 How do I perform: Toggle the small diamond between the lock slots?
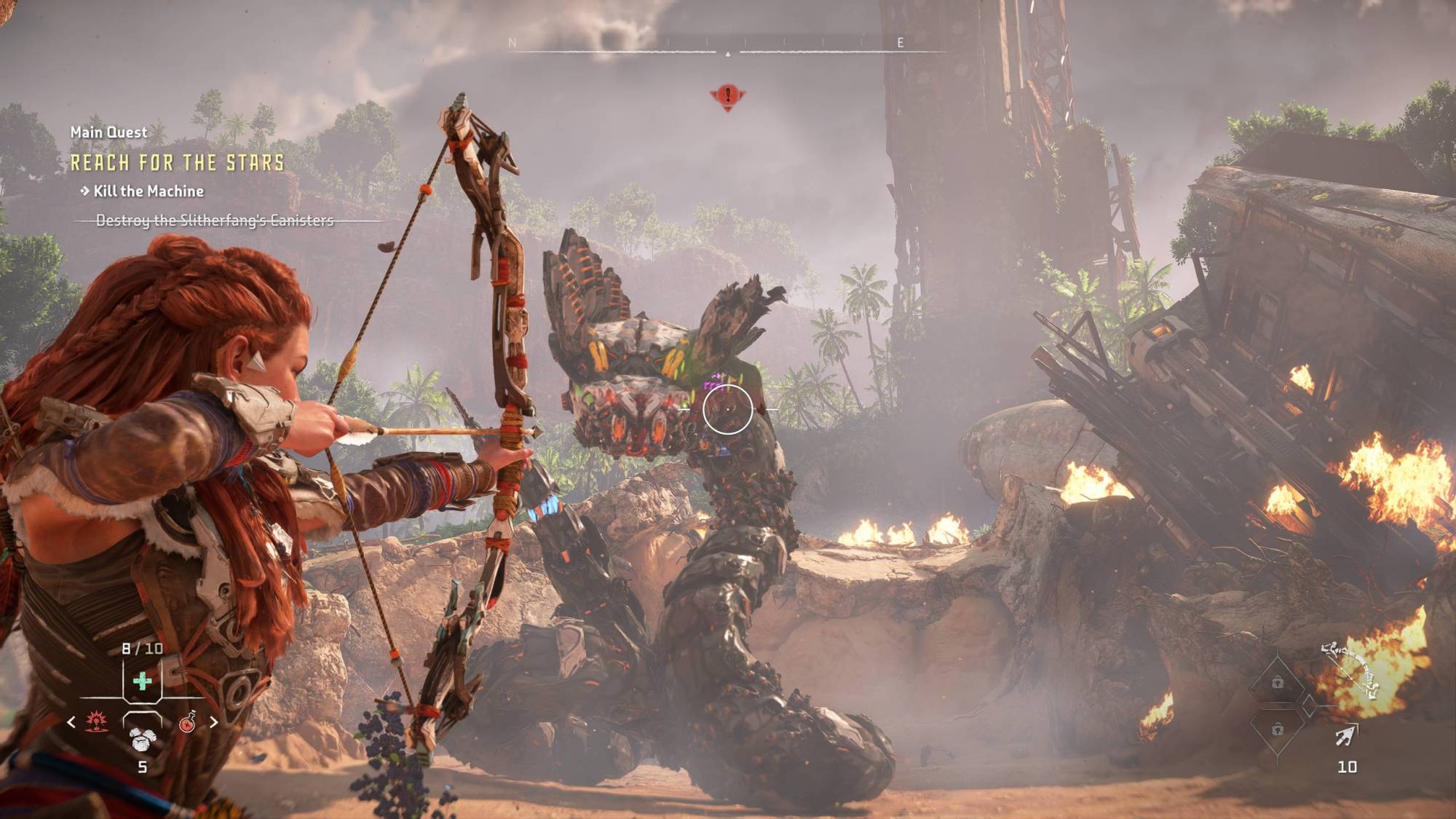pyautogui.click(x=1309, y=705)
